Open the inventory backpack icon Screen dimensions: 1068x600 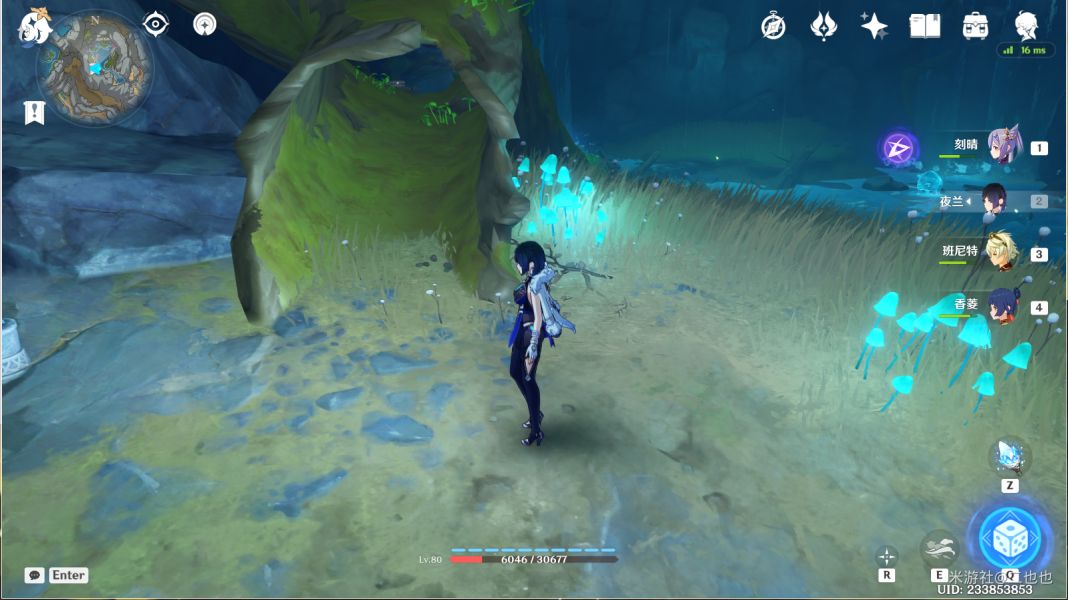click(x=975, y=26)
